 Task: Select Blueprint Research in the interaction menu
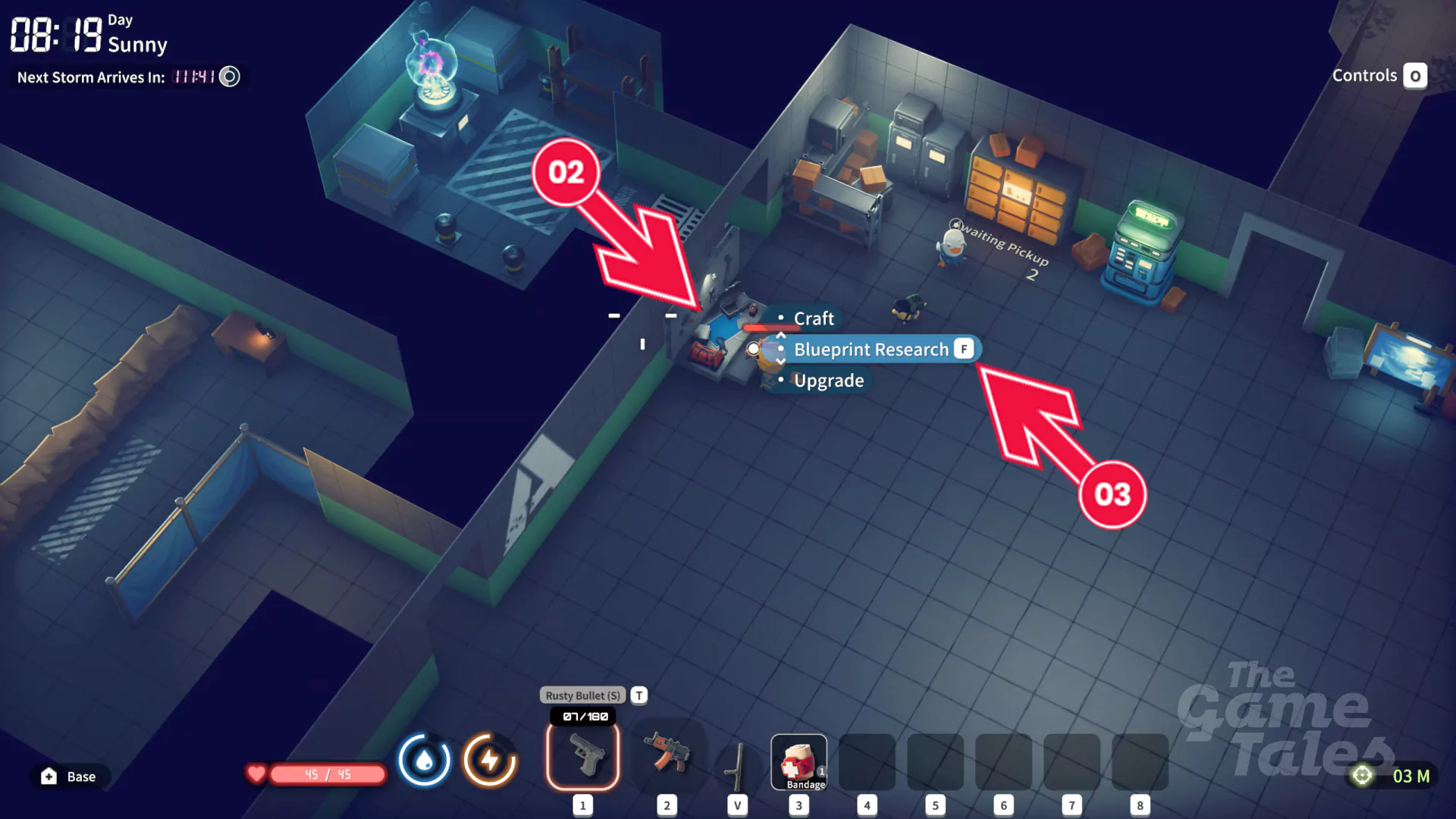point(871,350)
